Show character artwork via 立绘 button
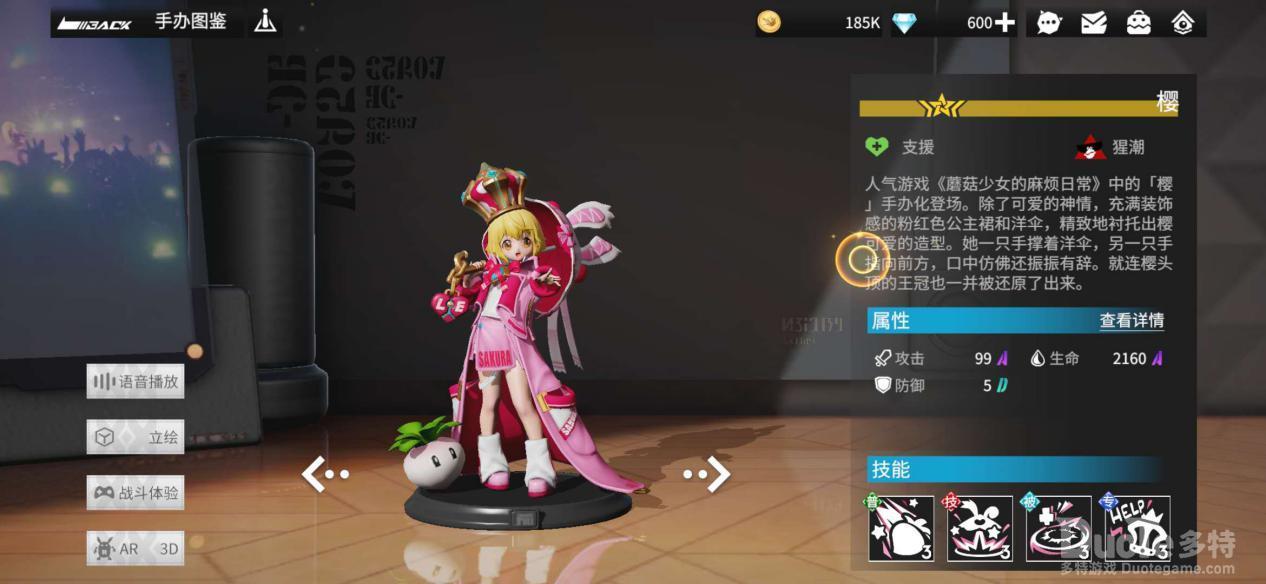 136,437
